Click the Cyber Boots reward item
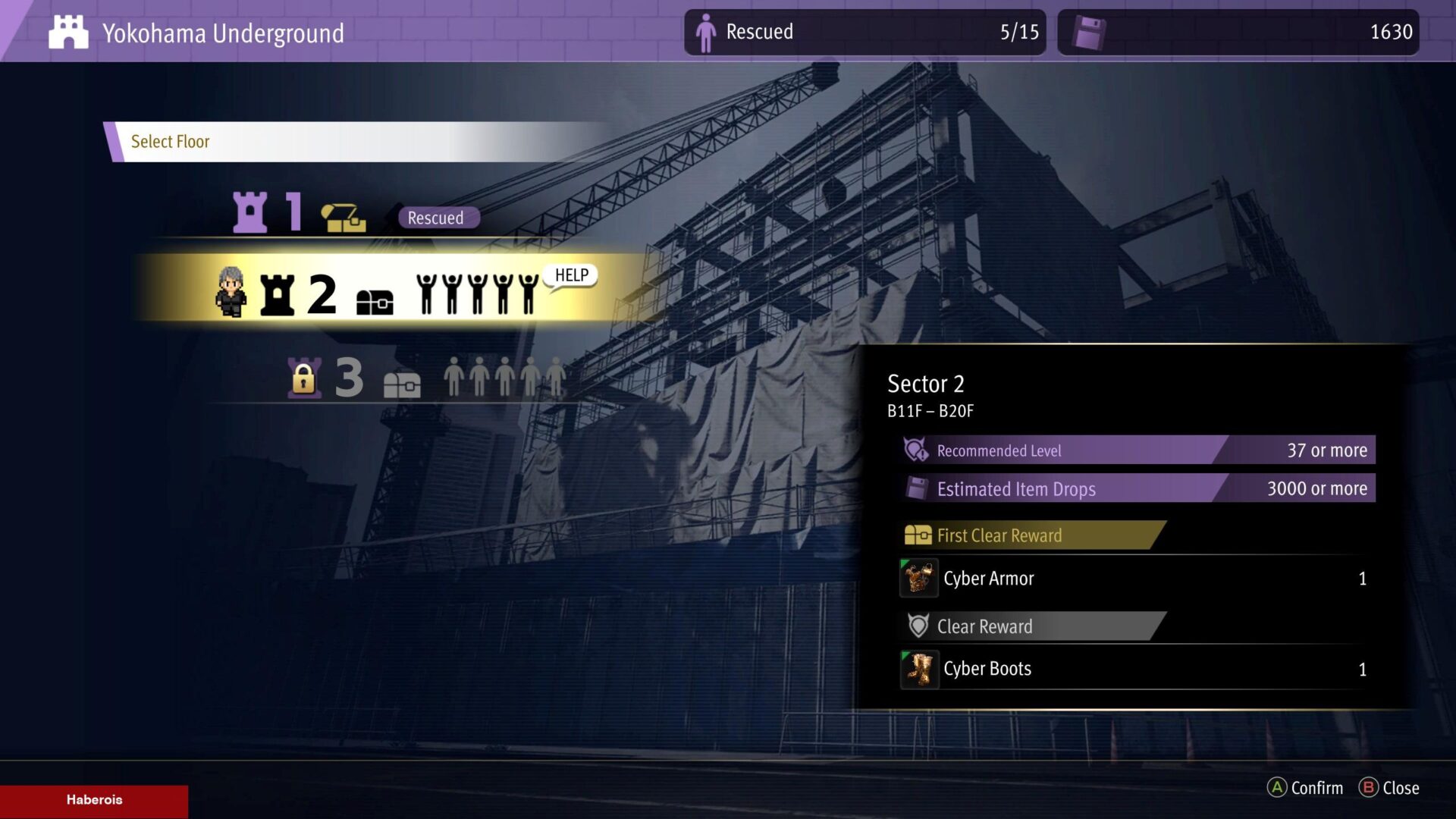 (987, 669)
